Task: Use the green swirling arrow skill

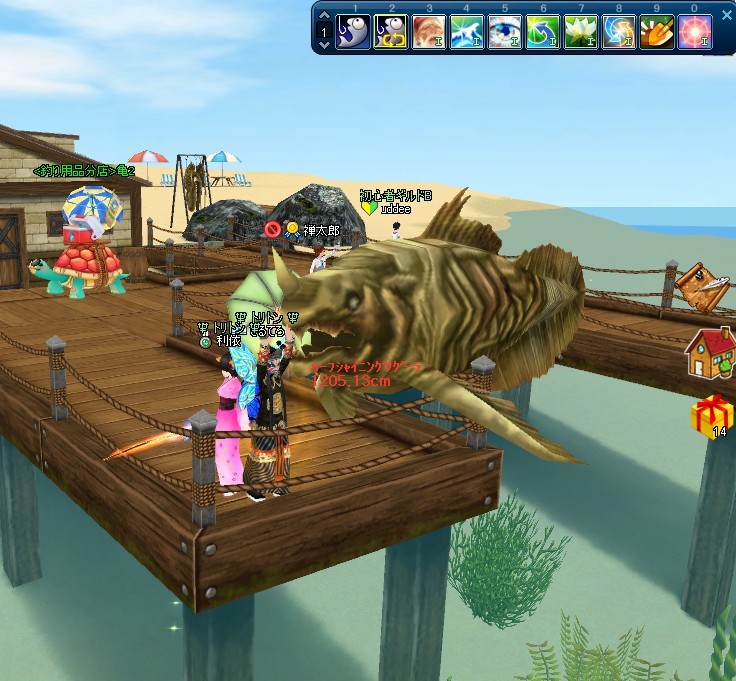Action: [x=543, y=33]
